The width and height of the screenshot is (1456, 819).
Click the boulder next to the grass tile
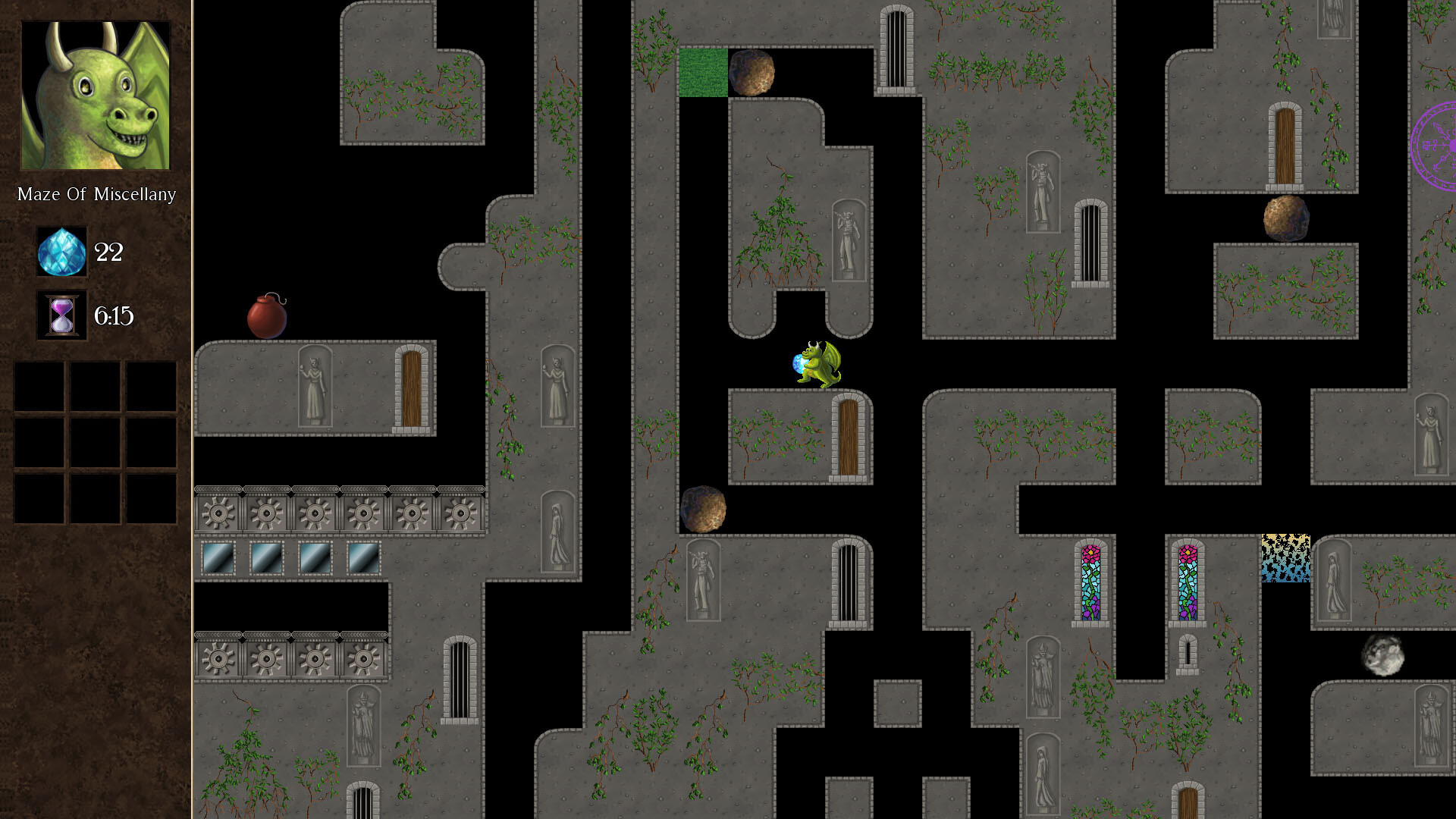tap(752, 73)
